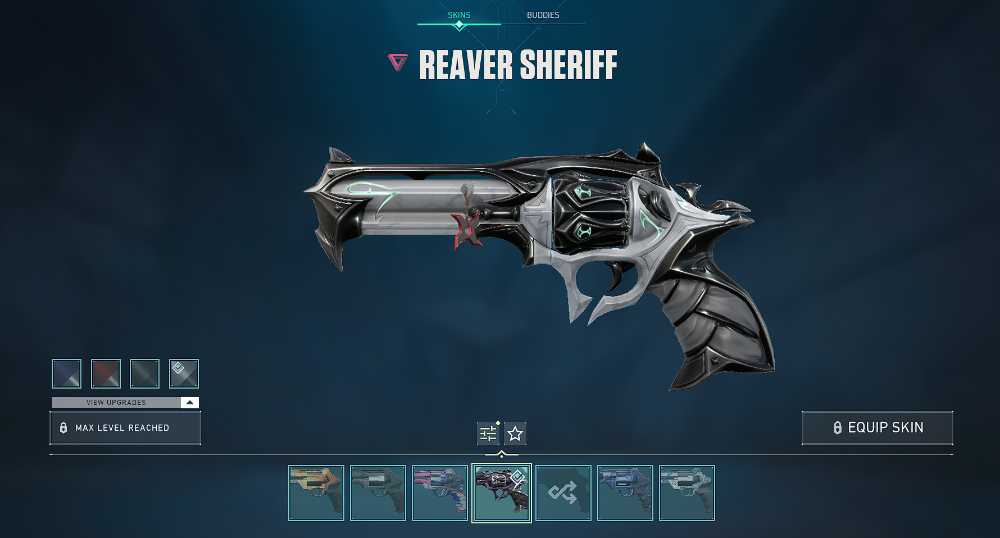
Task: Choose the red variant swatch
Action: point(106,374)
